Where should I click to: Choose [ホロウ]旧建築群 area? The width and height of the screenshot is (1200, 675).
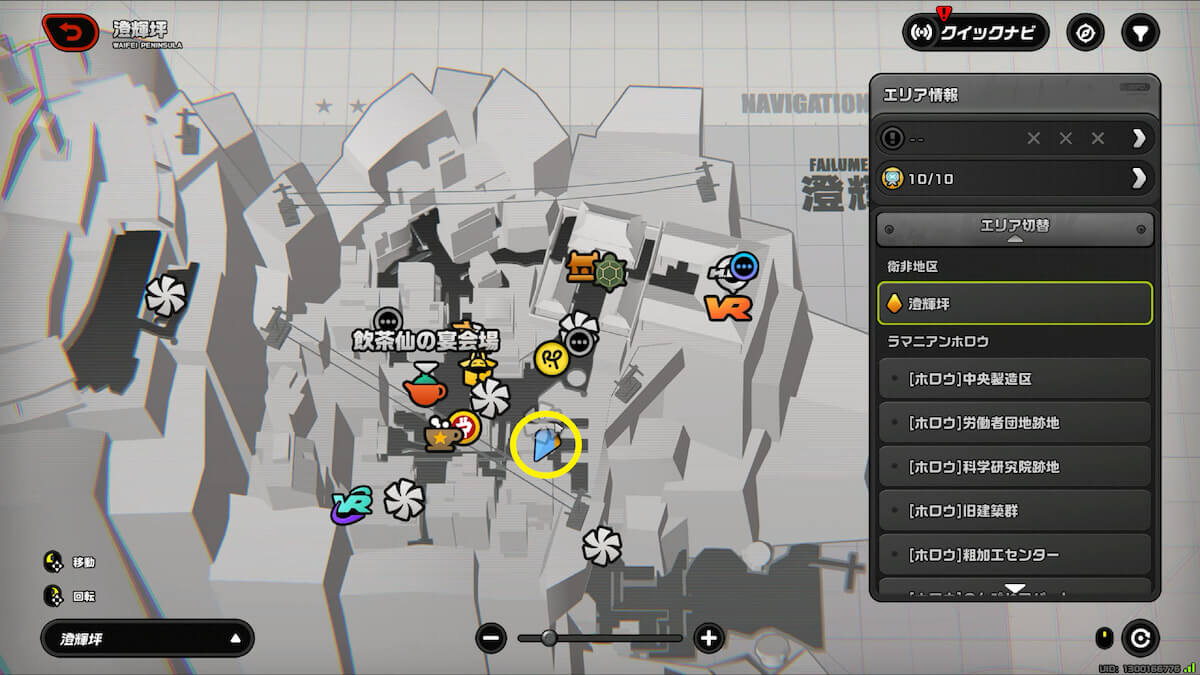coord(1014,511)
